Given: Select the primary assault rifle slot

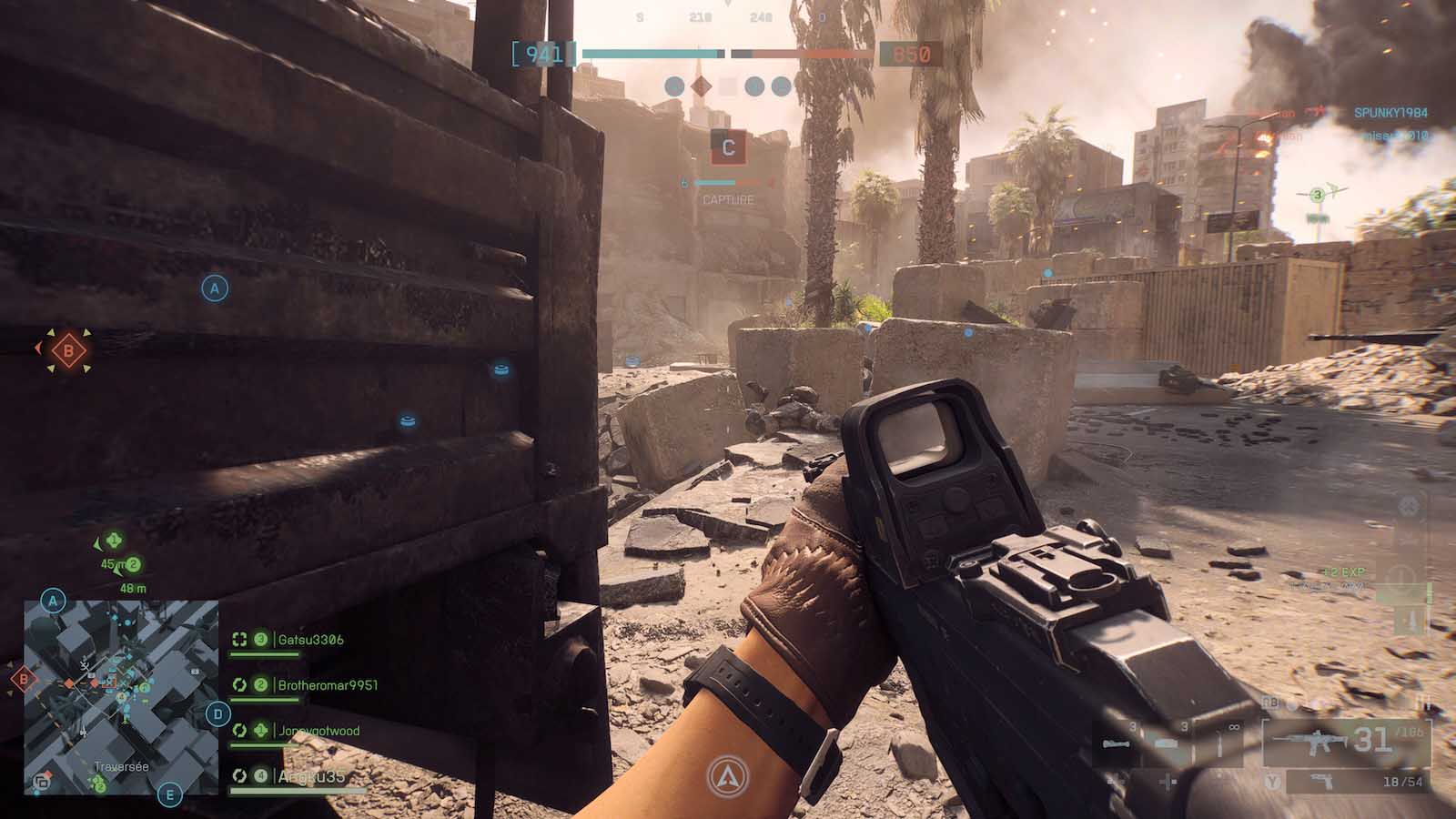Looking at the screenshot, I should tap(1345, 742).
